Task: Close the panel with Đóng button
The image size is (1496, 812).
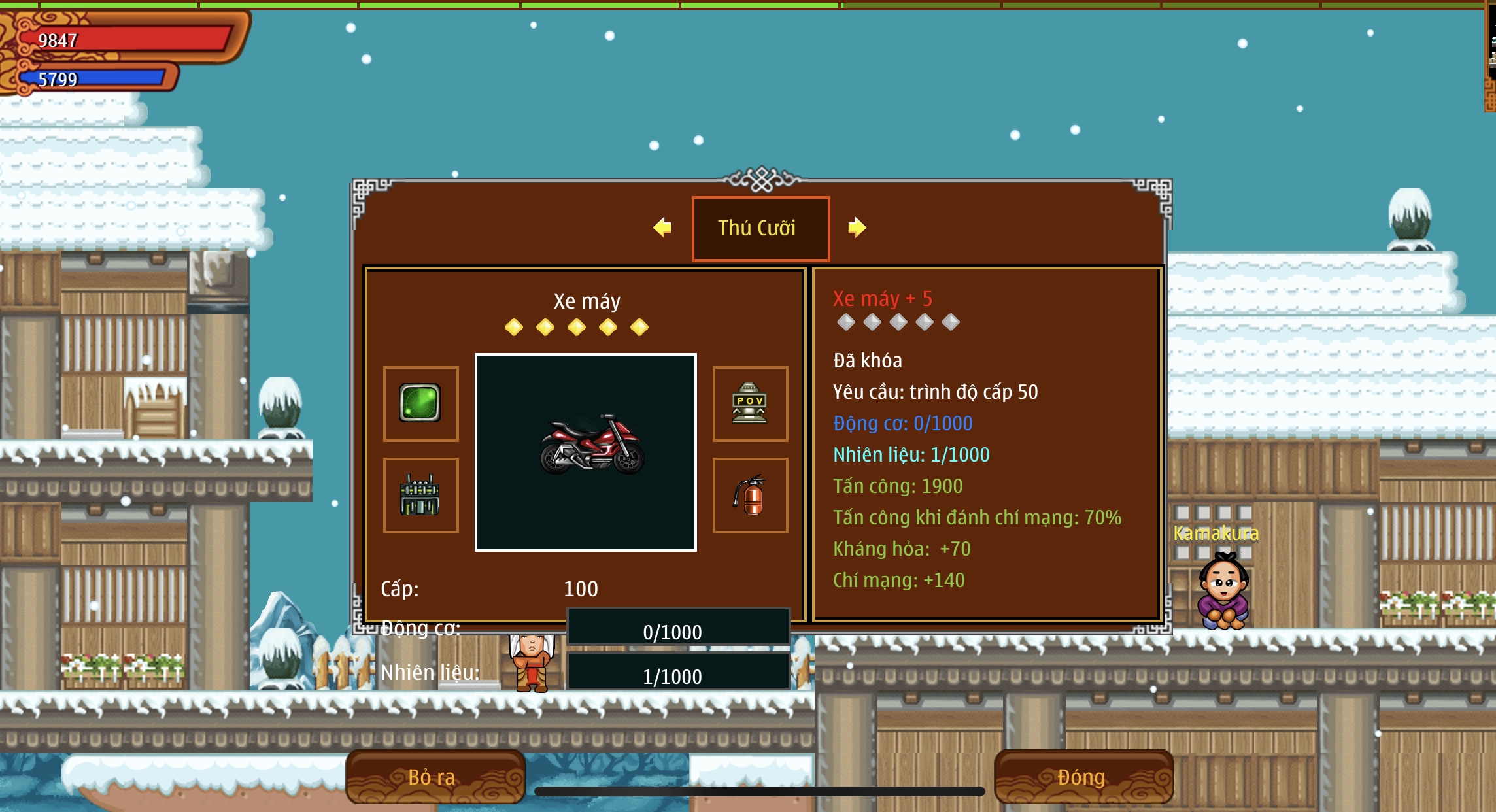Action: [1083, 777]
